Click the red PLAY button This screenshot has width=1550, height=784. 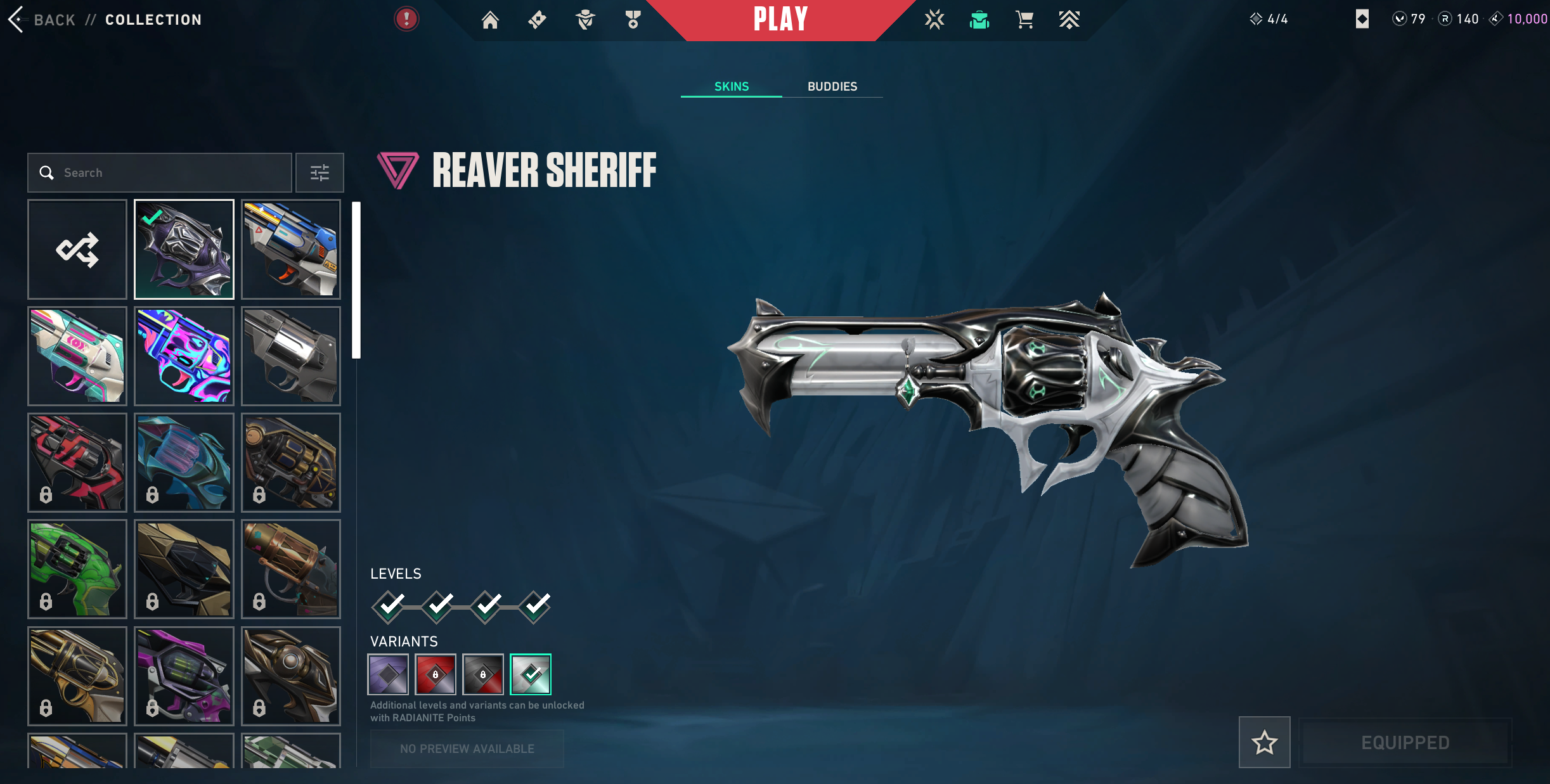tap(780, 20)
